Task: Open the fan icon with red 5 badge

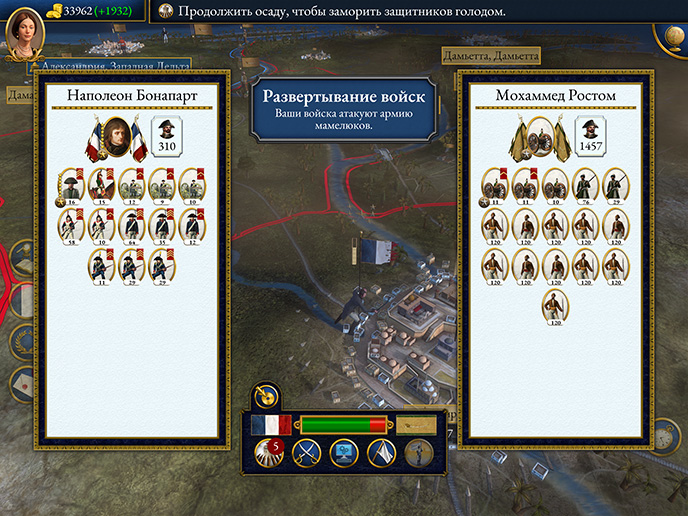Action: pos(267,453)
